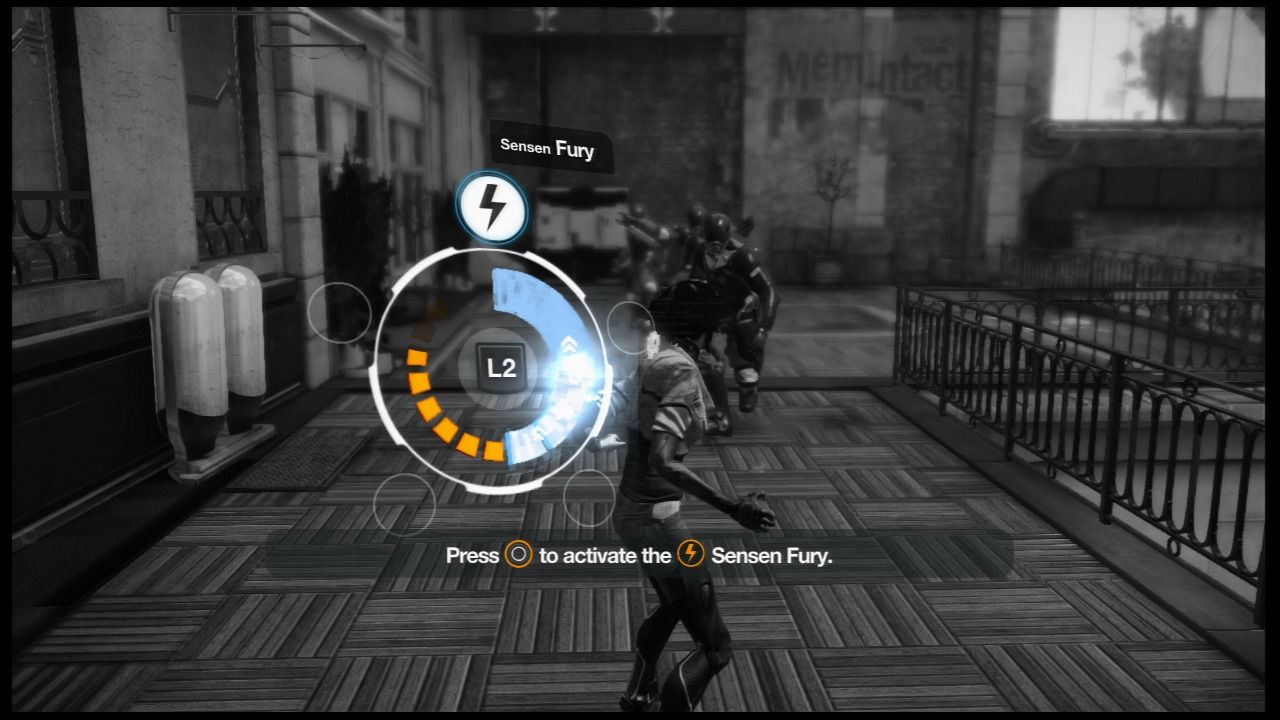Image resolution: width=1280 pixels, height=720 pixels.
Task: Select the bottom instruction prompt bar
Action: click(640, 555)
